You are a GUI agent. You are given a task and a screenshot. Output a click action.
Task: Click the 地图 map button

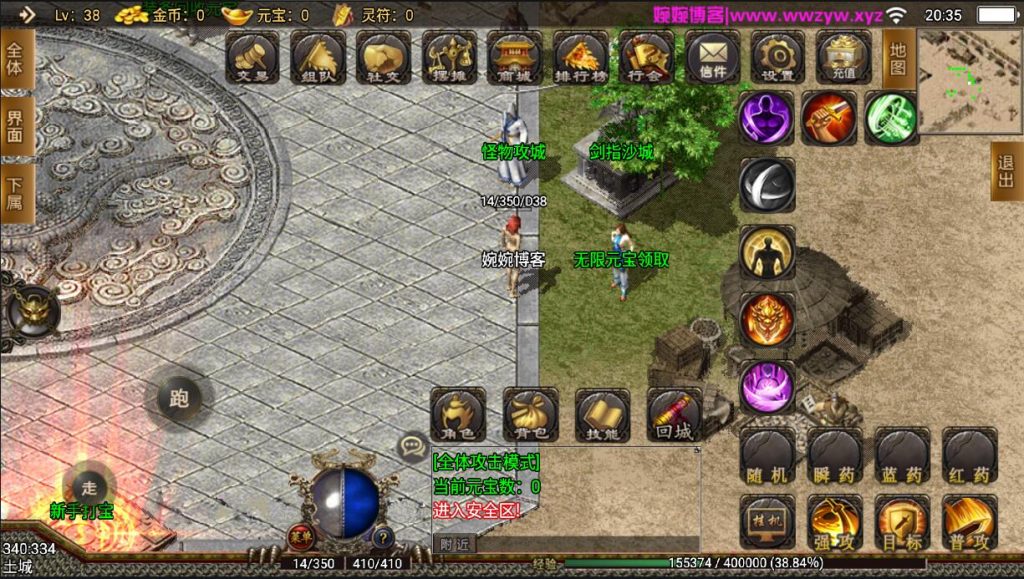[898, 58]
